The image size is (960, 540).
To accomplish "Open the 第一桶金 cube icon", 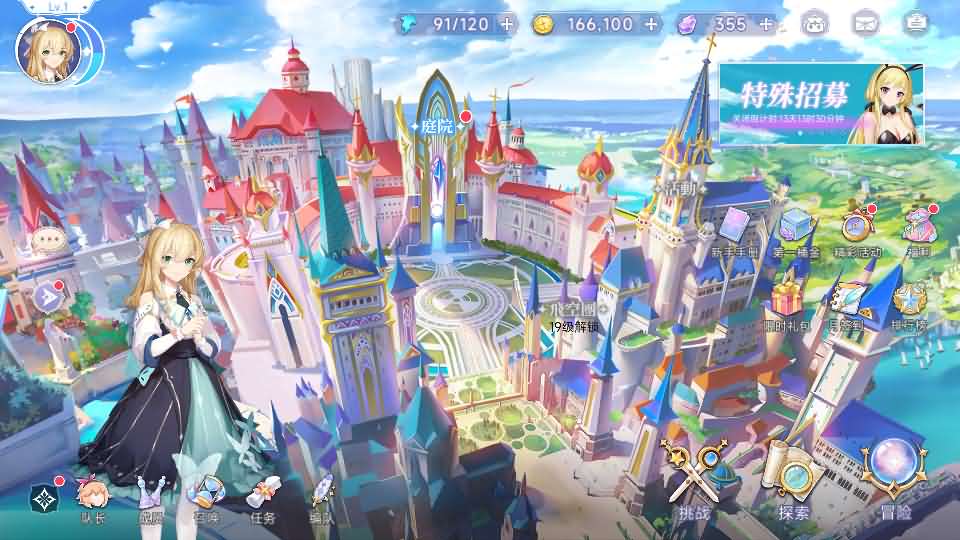I will [x=795, y=232].
